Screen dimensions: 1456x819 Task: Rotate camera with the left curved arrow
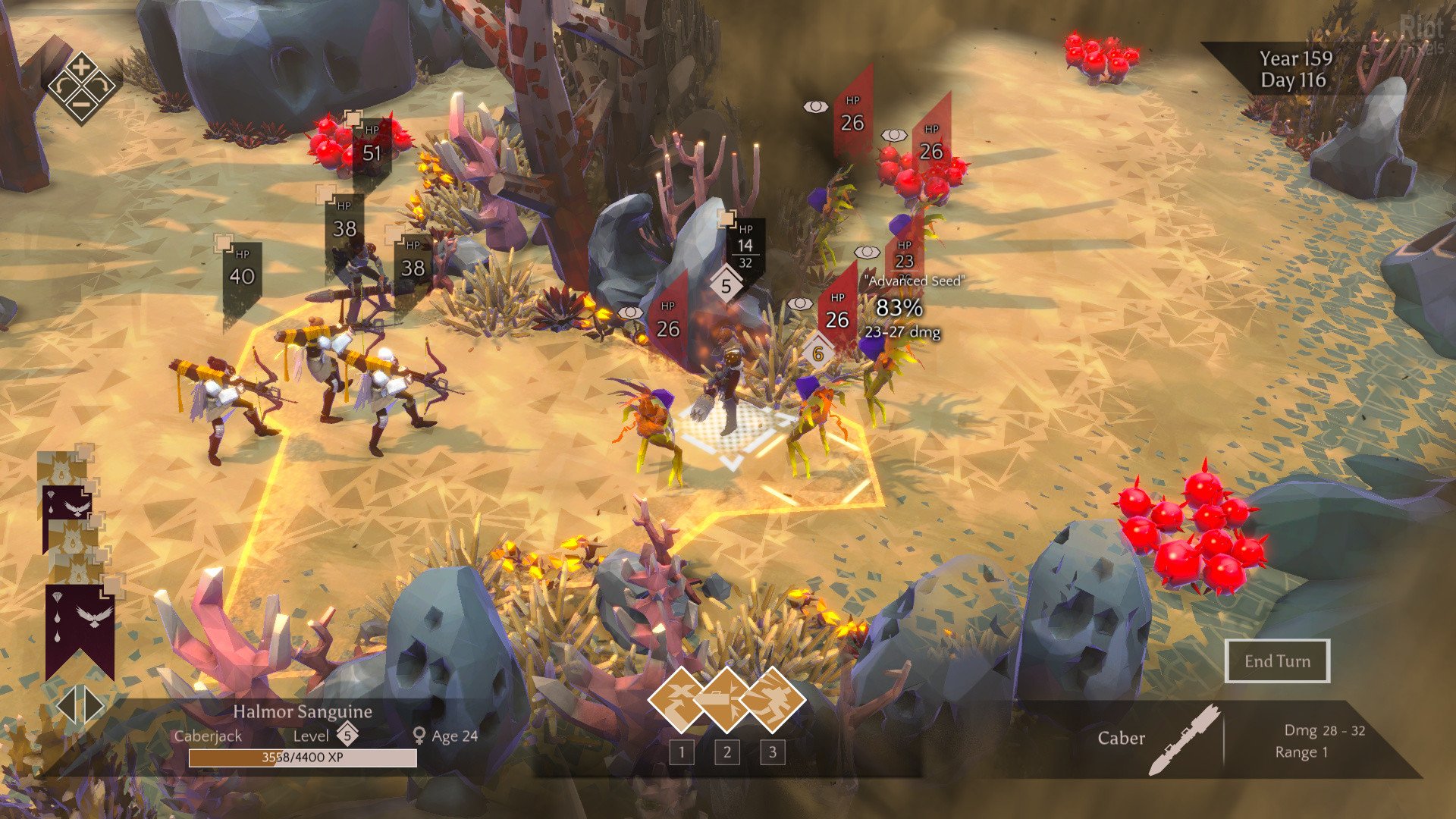tap(62, 87)
